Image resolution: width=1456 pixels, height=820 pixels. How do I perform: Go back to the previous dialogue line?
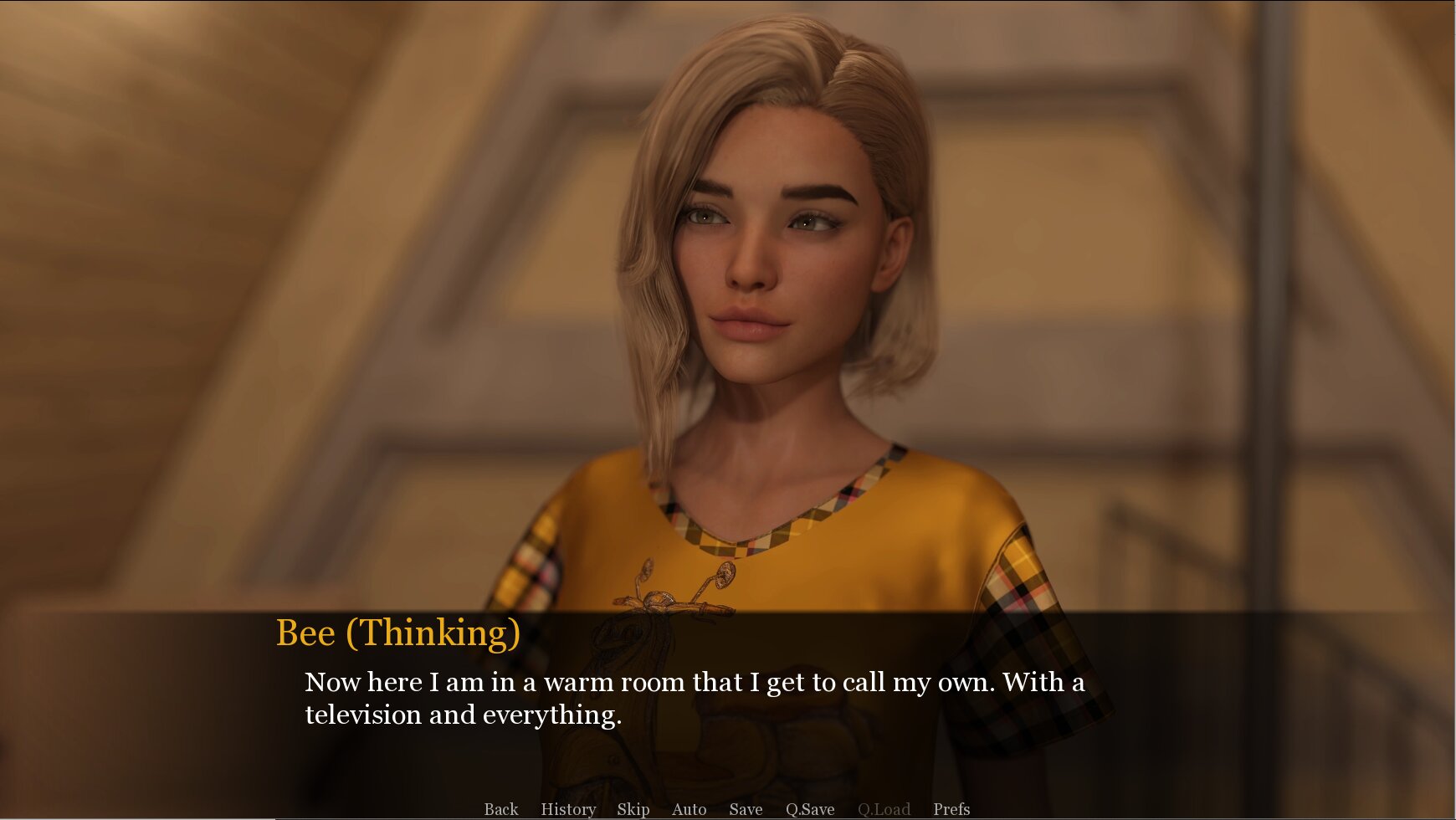point(500,809)
